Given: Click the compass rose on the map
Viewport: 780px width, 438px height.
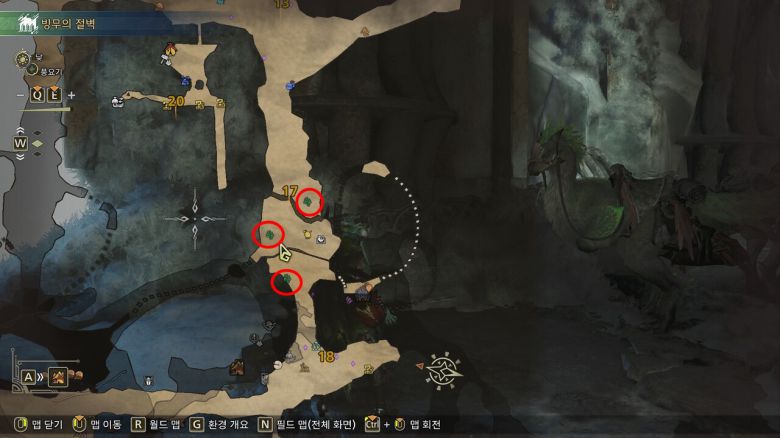Looking at the screenshot, I should point(442,368).
